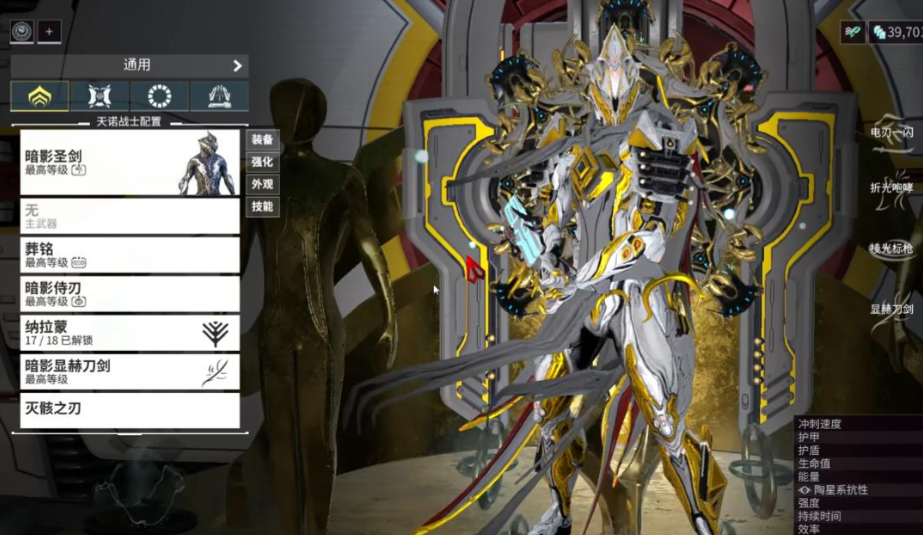View the 电刃一闪 ability
The width and height of the screenshot is (923, 535).
pos(892,132)
